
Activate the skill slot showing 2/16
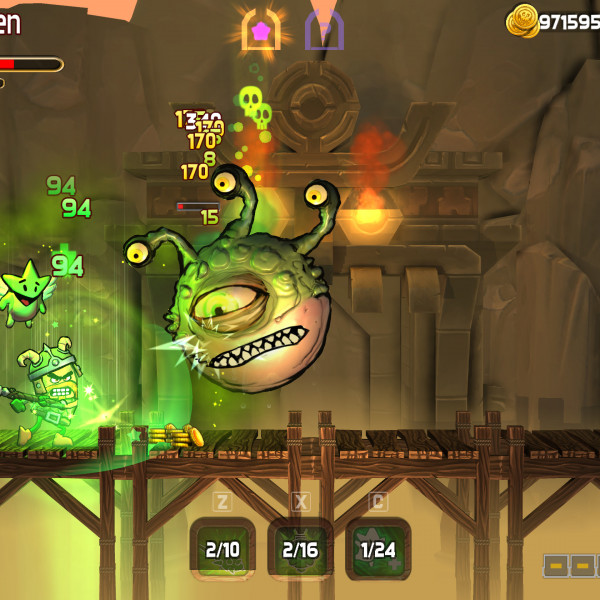(300, 549)
